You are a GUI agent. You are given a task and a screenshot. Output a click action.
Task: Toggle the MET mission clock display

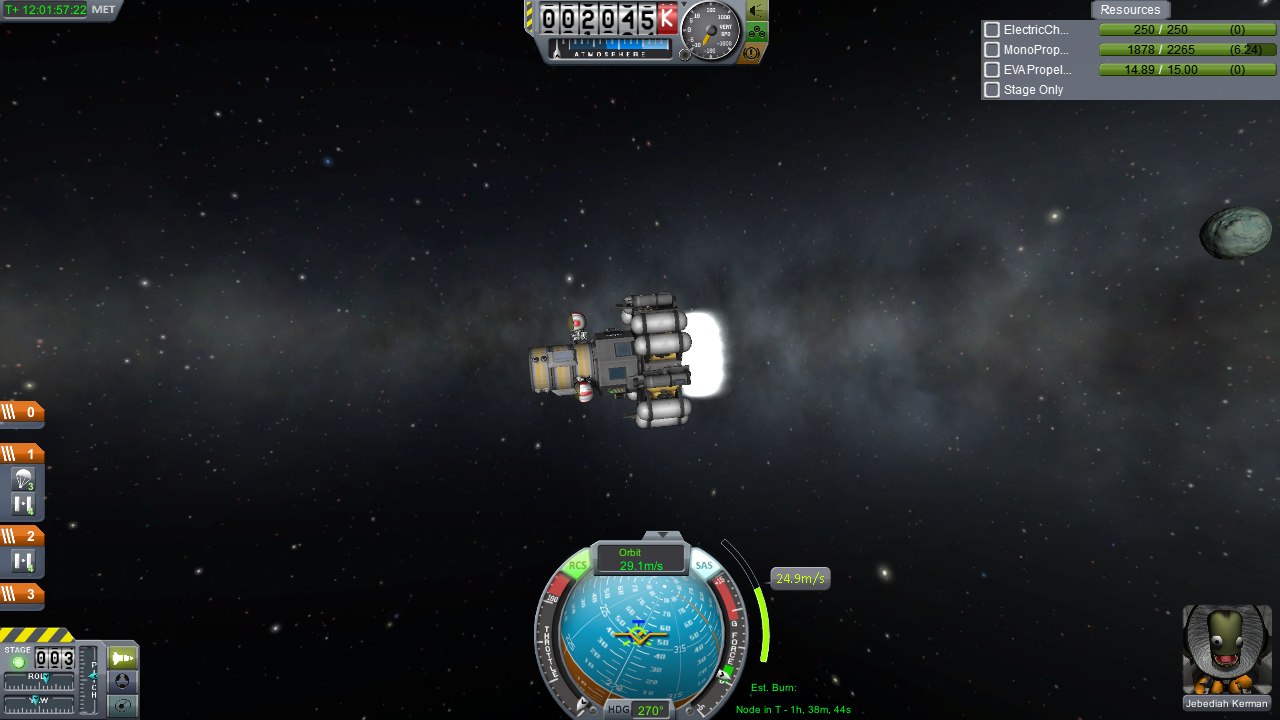[103, 10]
